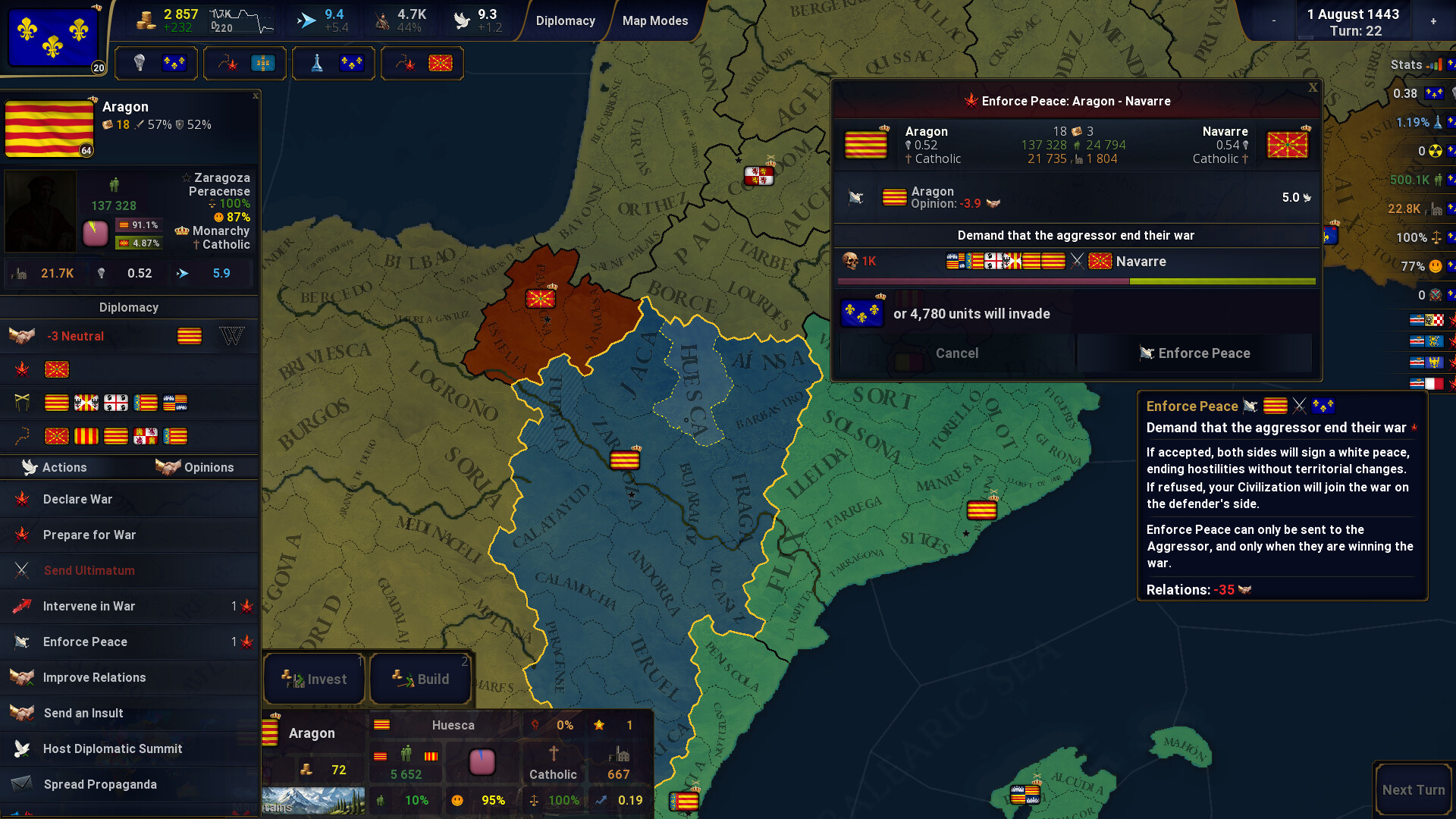Click the Enforce Peace button

click(1195, 353)
